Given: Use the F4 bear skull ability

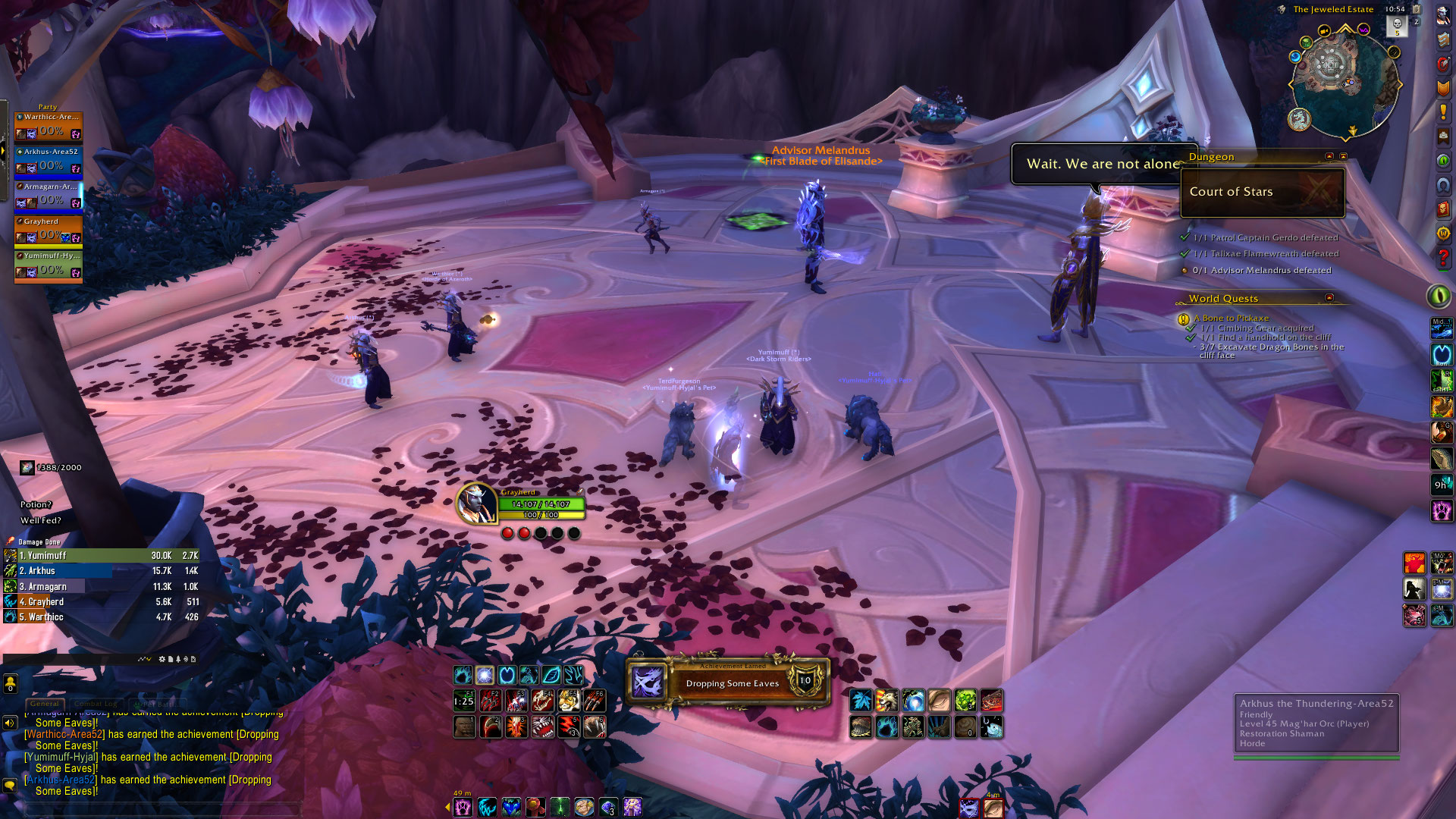Looking at the screenshot, I should point(542,700).
